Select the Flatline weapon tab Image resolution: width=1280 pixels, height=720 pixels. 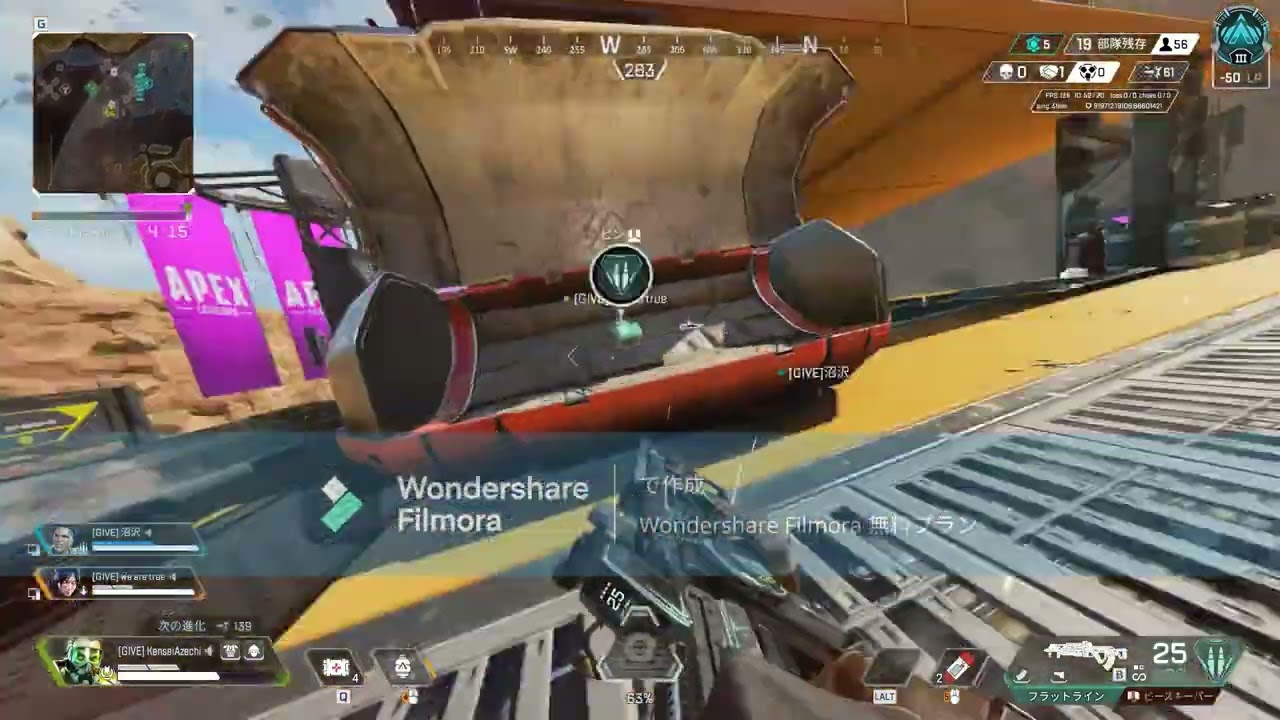click(x=1067, y=696)
